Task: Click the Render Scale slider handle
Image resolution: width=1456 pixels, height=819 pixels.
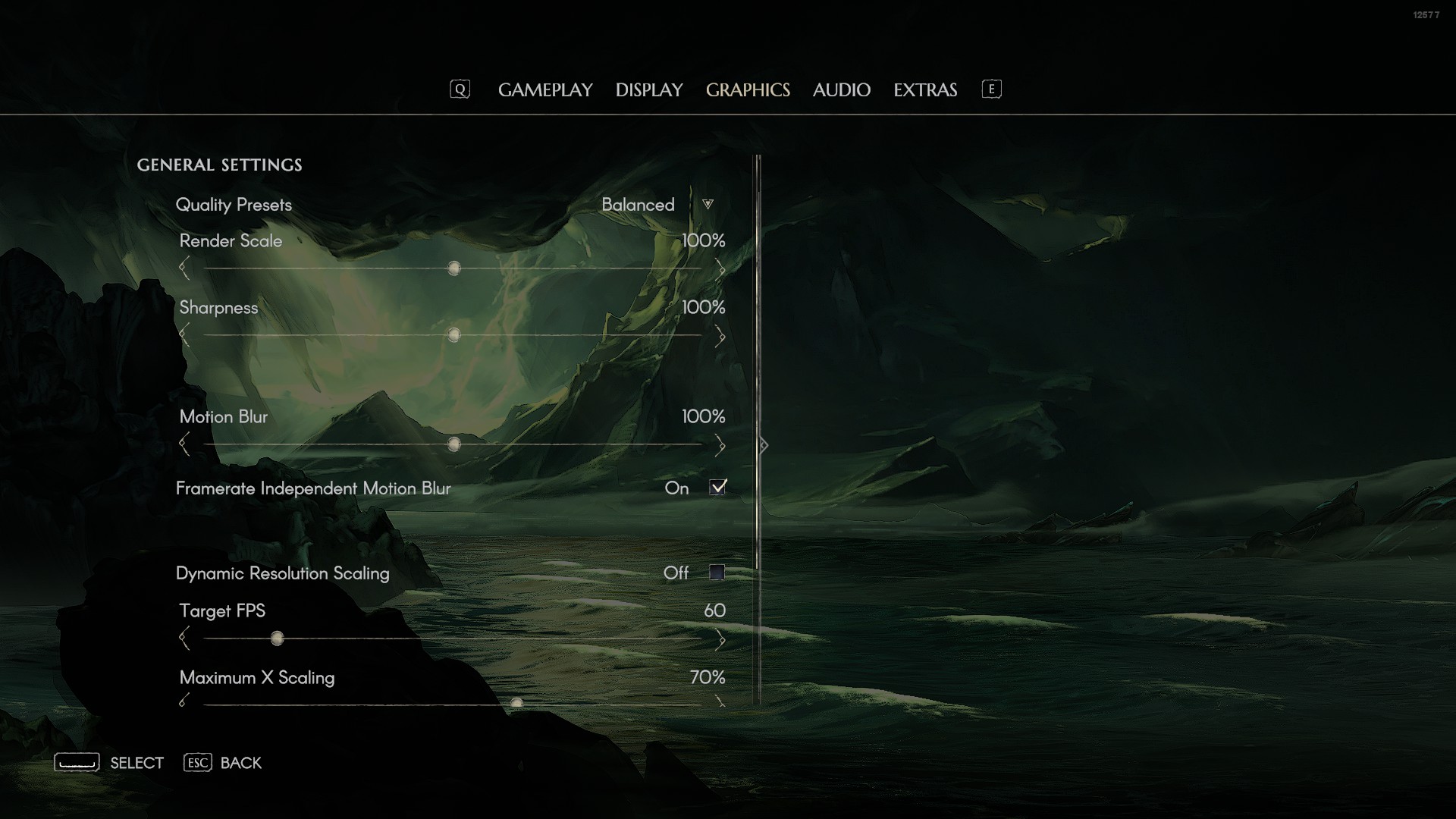Action: tap(453, 268)
